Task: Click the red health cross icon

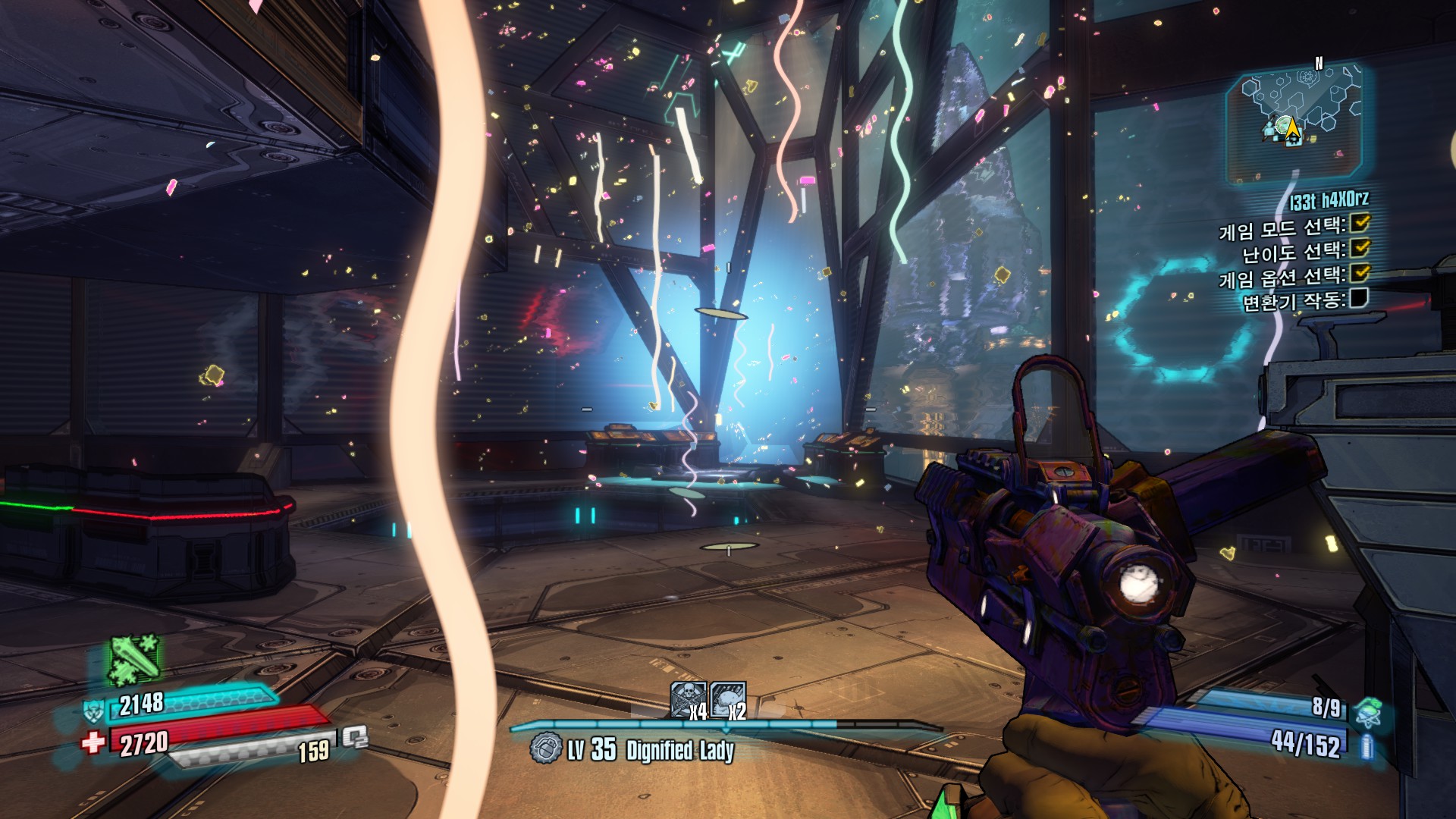Action: pyautogui.click(x=94, y=741)
